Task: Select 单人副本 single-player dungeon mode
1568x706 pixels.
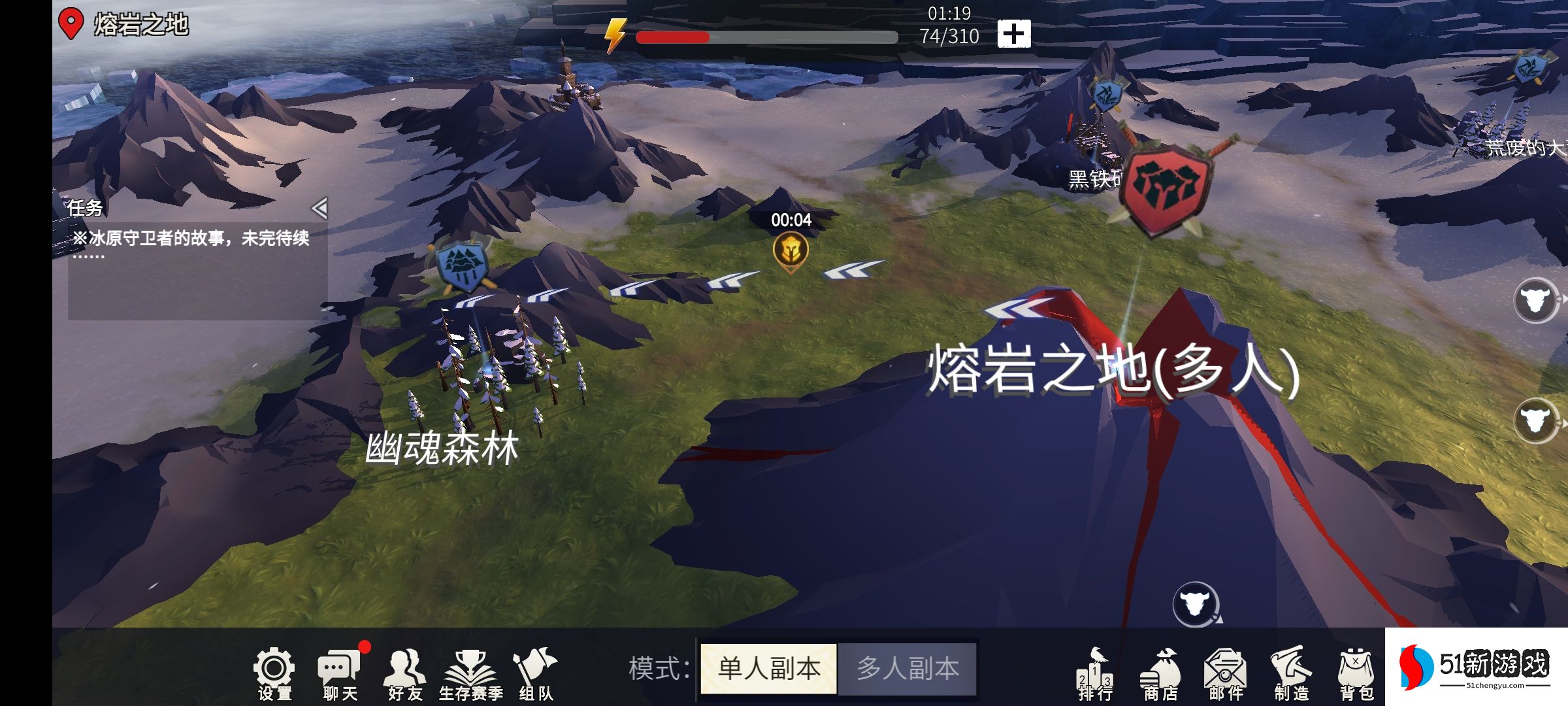Action: point(769,668)
